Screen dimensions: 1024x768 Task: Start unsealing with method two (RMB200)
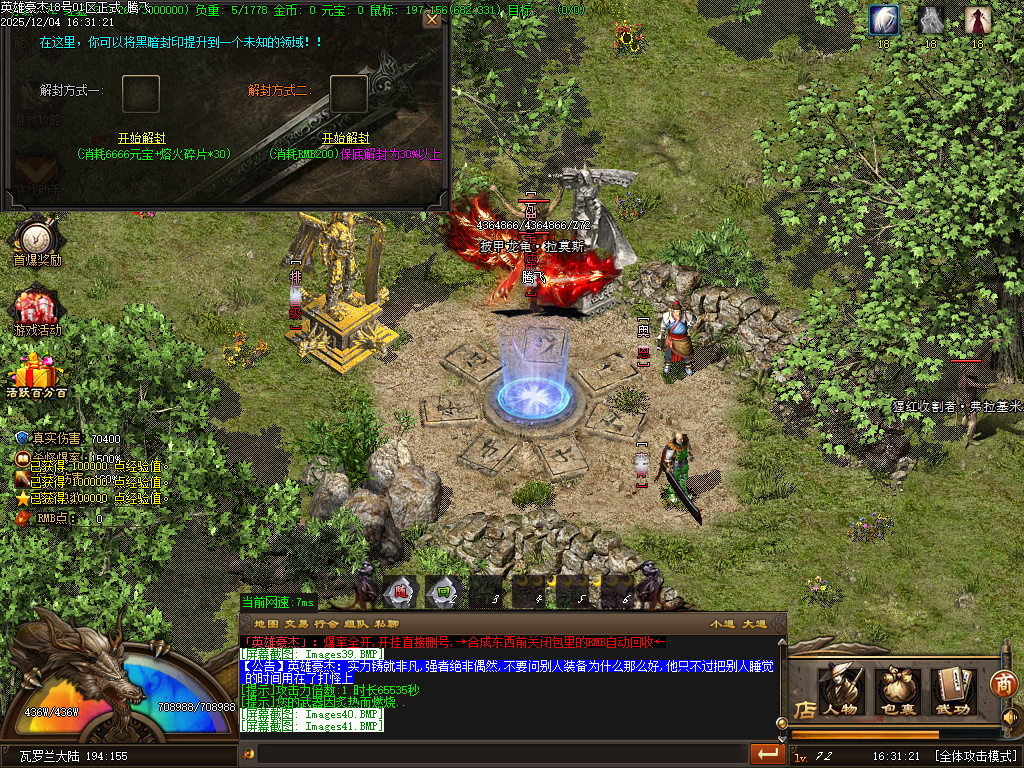[x=345, y=138]
